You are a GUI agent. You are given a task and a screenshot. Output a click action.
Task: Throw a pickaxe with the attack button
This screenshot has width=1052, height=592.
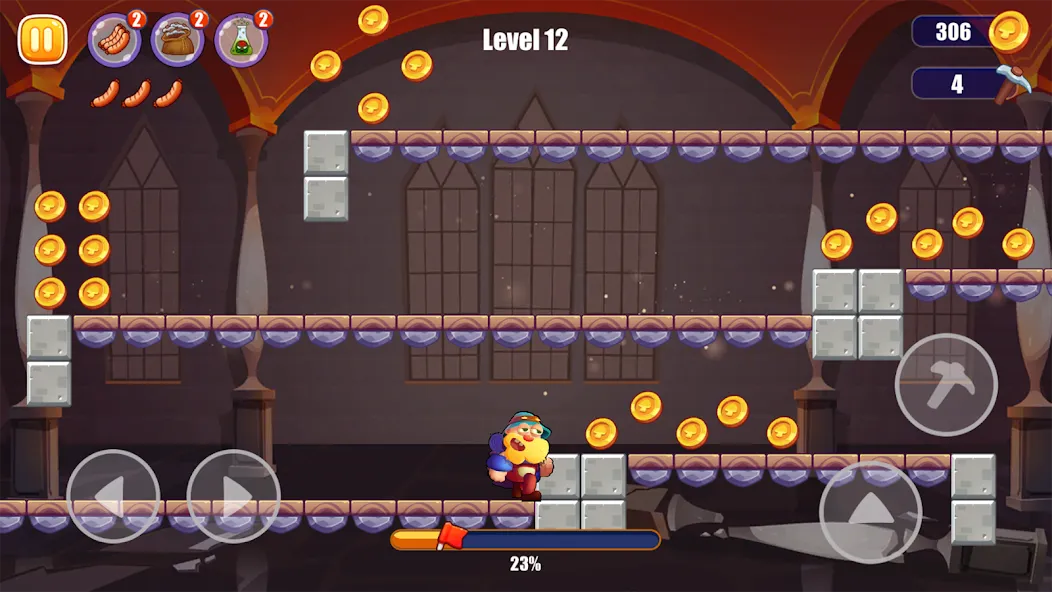pos(945,384)
